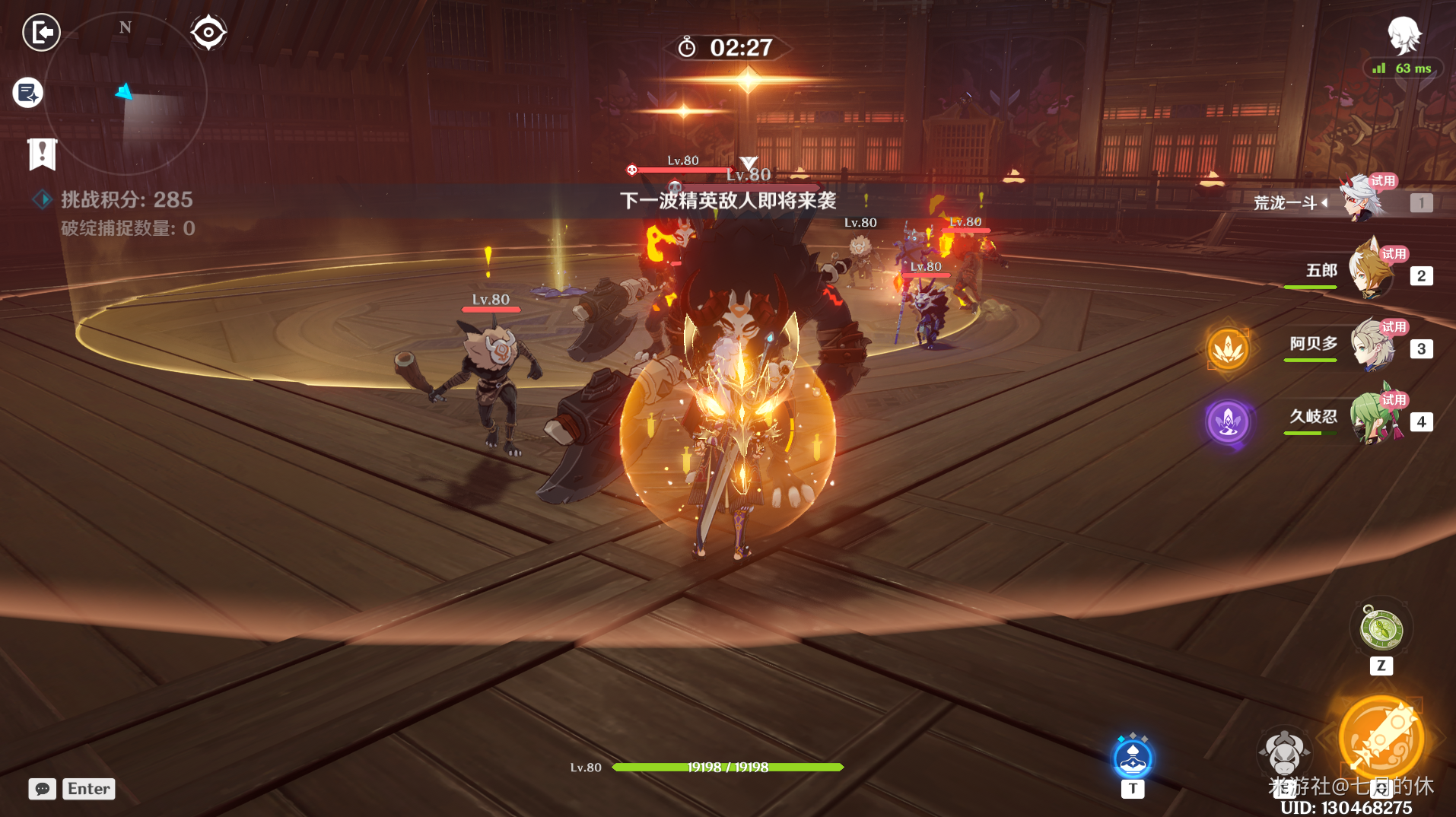Open the chat box

tap(43, 789)
